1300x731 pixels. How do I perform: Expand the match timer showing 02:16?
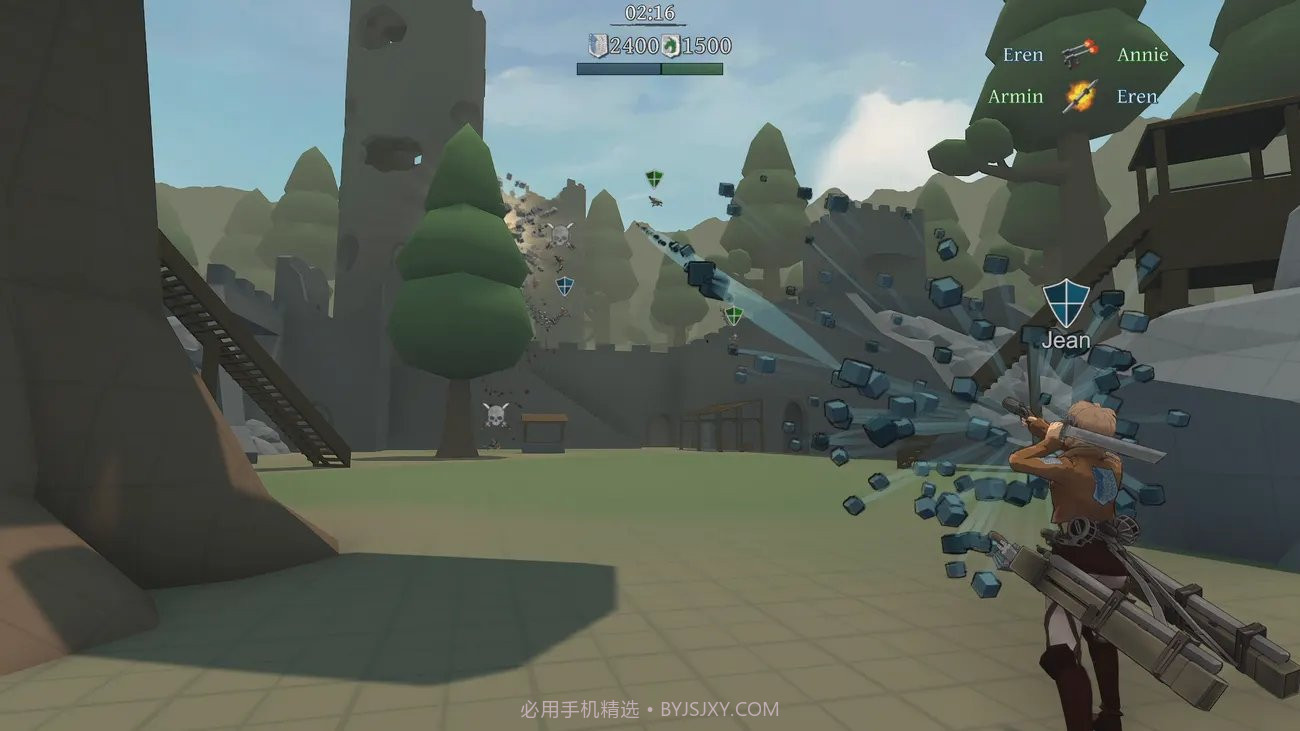[x=651, y=15]
